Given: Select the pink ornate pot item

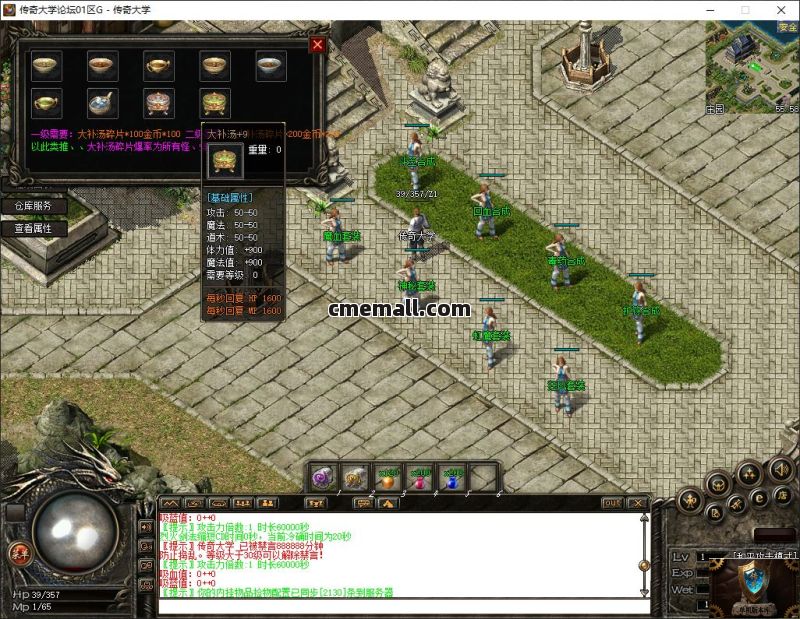Looking at the screenshot, I should pos(157,102).
